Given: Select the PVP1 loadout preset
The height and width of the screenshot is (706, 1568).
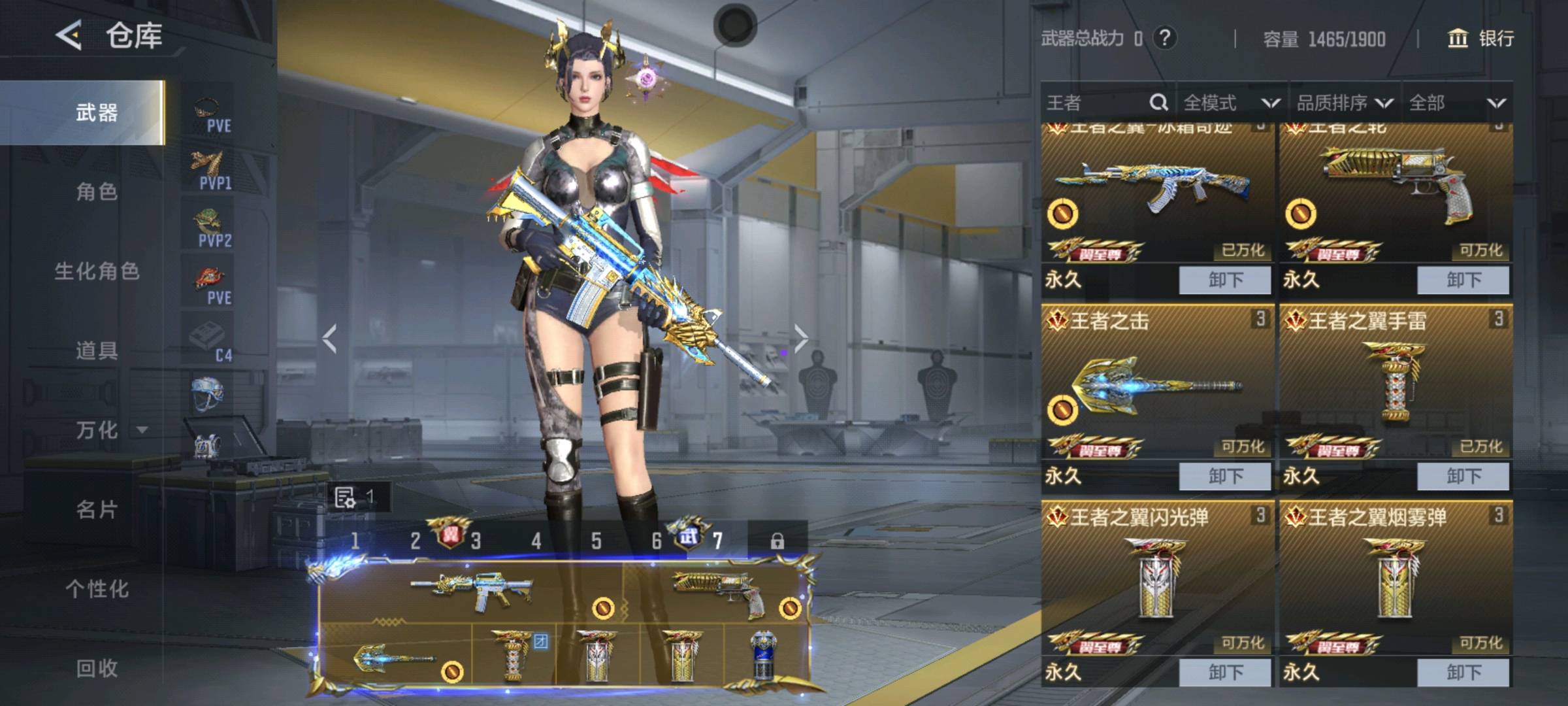Looking at the screenshot, I should [x=212, y=171].
